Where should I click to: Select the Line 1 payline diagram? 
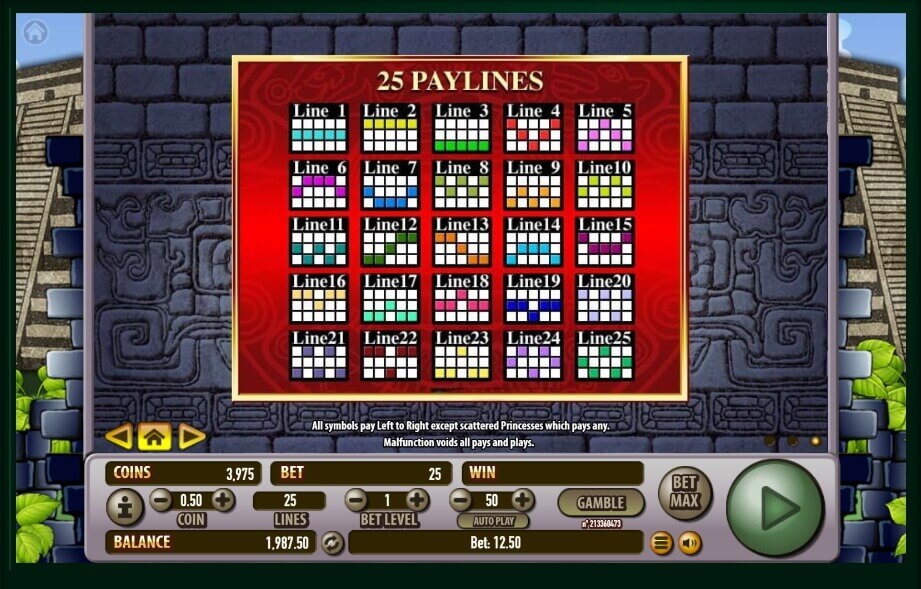coord(318,128)
